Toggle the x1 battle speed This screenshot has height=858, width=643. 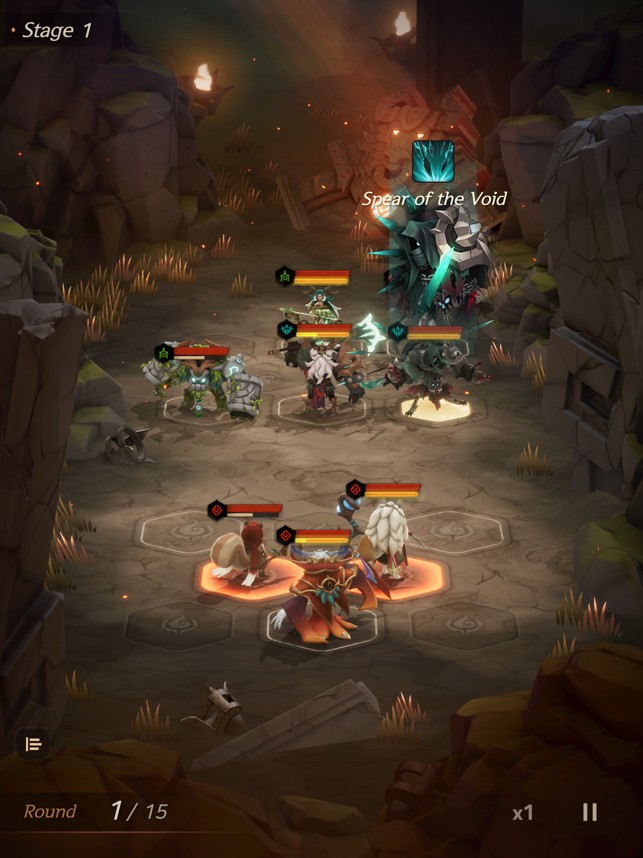coord(522,813)
